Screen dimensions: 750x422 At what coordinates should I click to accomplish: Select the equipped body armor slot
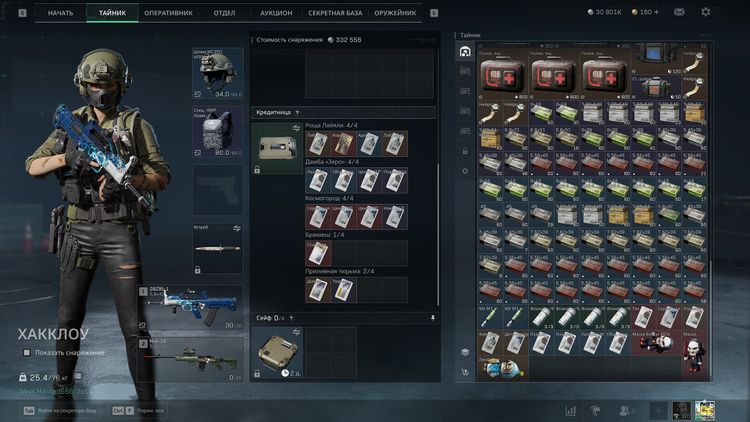click(x=217, y=132)
